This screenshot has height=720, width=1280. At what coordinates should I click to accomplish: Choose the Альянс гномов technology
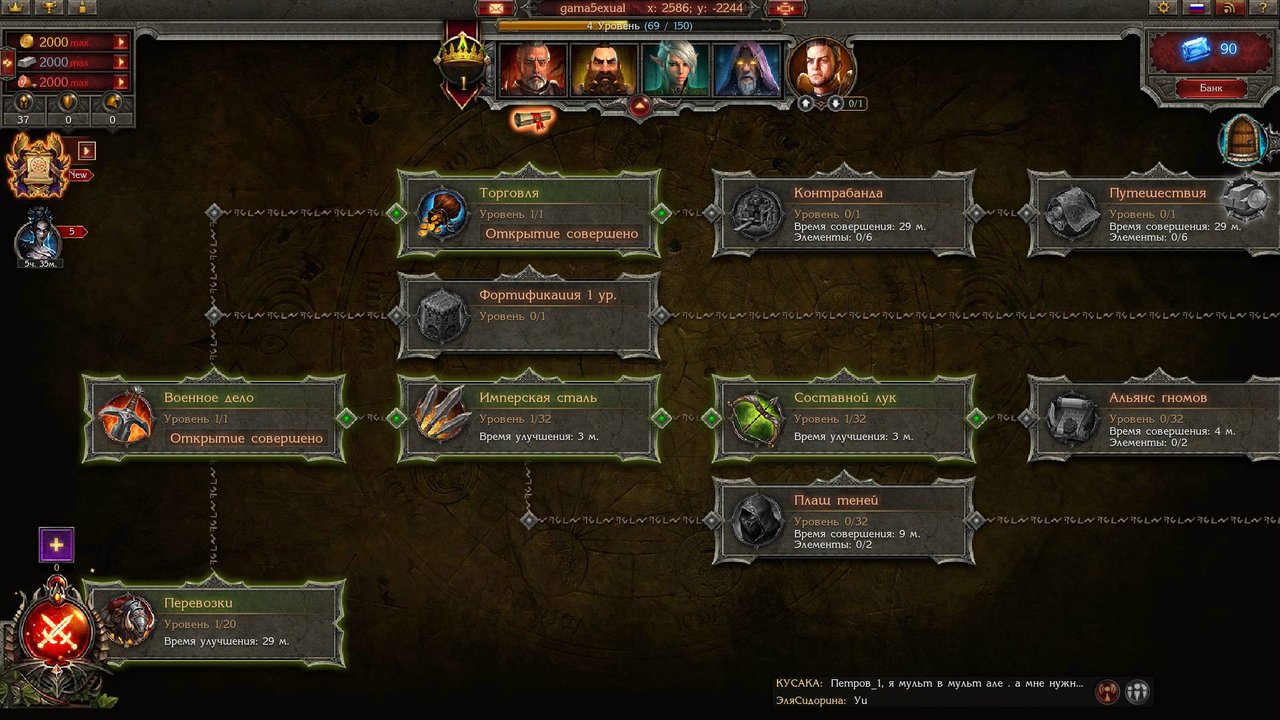pyautogui.click(x=1155, y=418)
